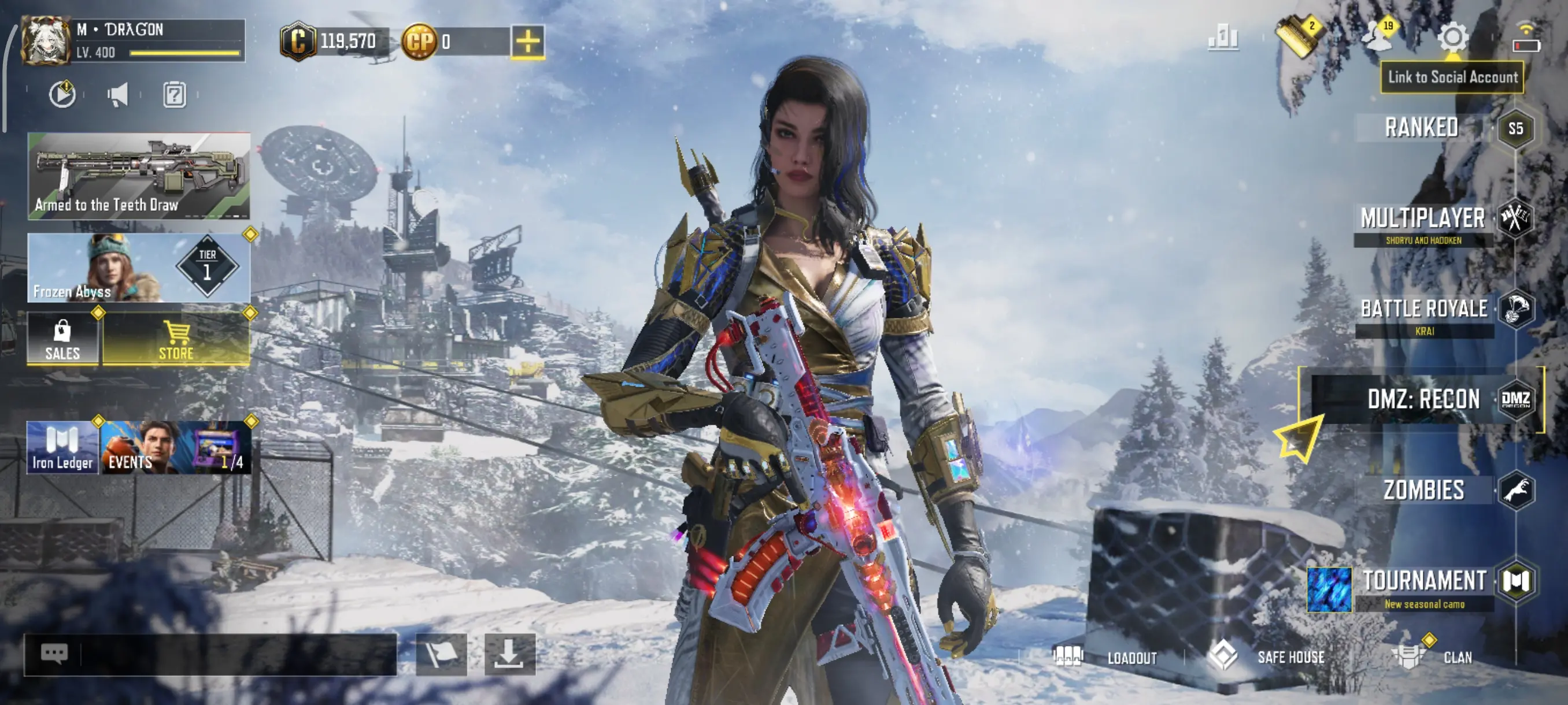
Task: Select Battle Royale on the Krai map
Action: tap(1425, 310)
